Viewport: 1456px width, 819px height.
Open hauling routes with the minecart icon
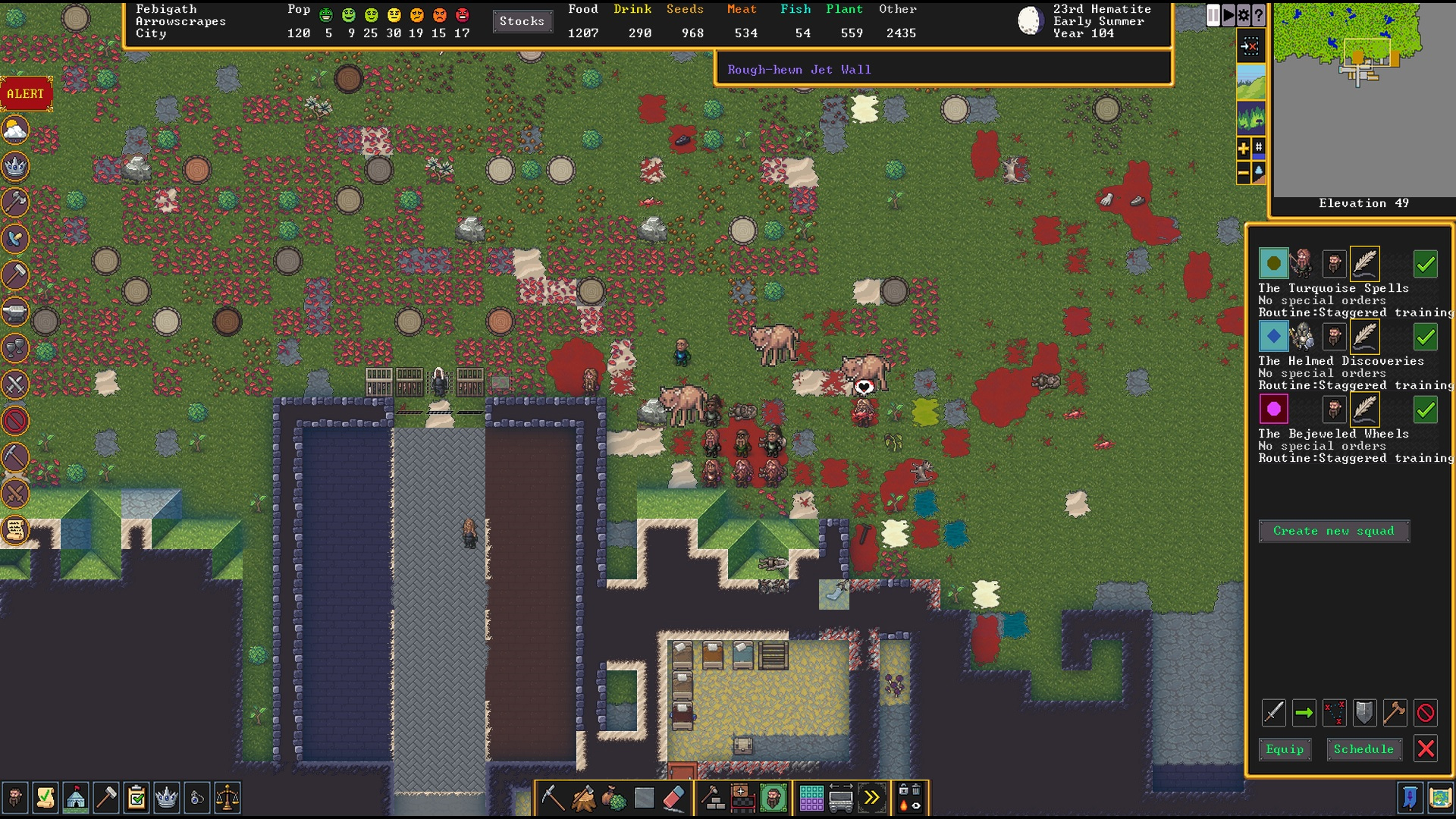(842, 798)
